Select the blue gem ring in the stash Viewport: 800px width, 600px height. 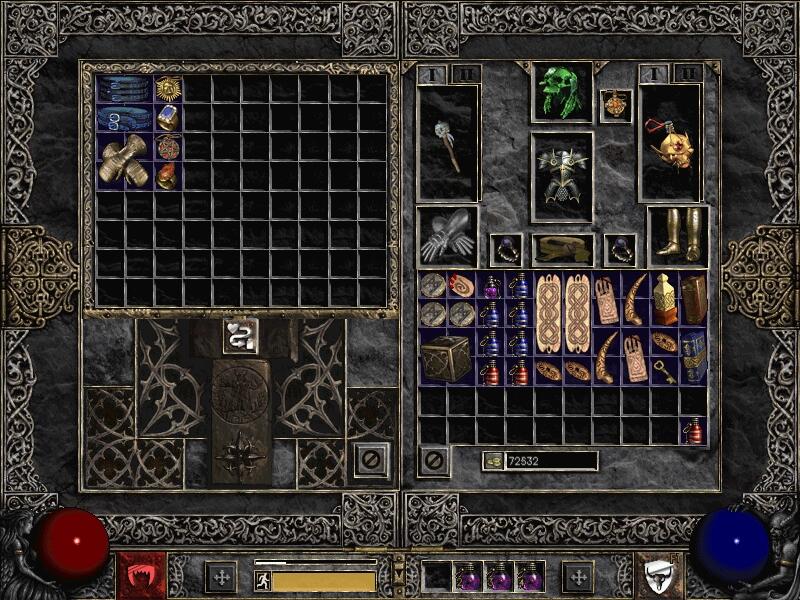click(x=167, y=118)
